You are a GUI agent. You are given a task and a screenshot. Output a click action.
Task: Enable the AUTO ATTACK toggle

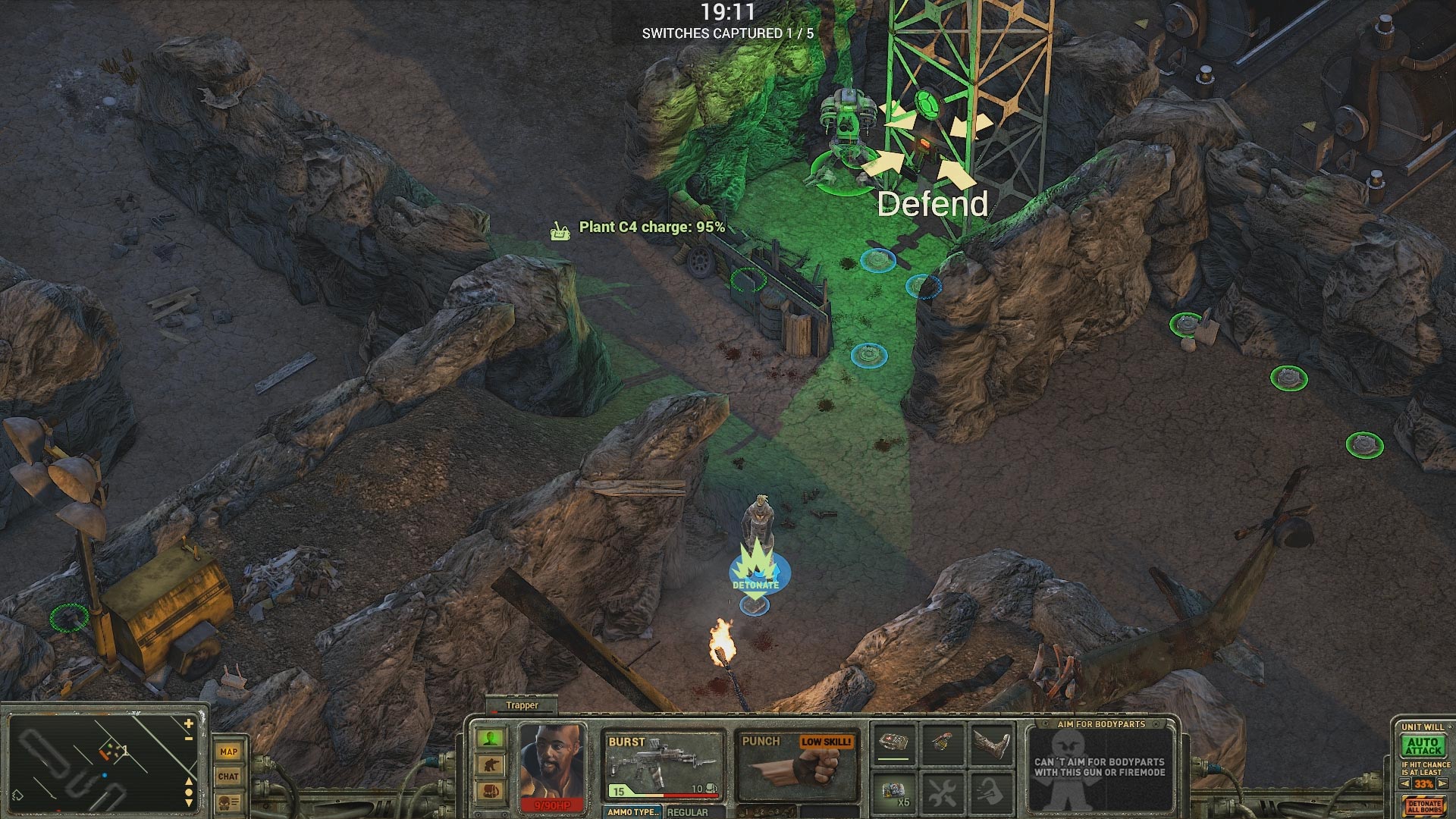point(1423,746)
